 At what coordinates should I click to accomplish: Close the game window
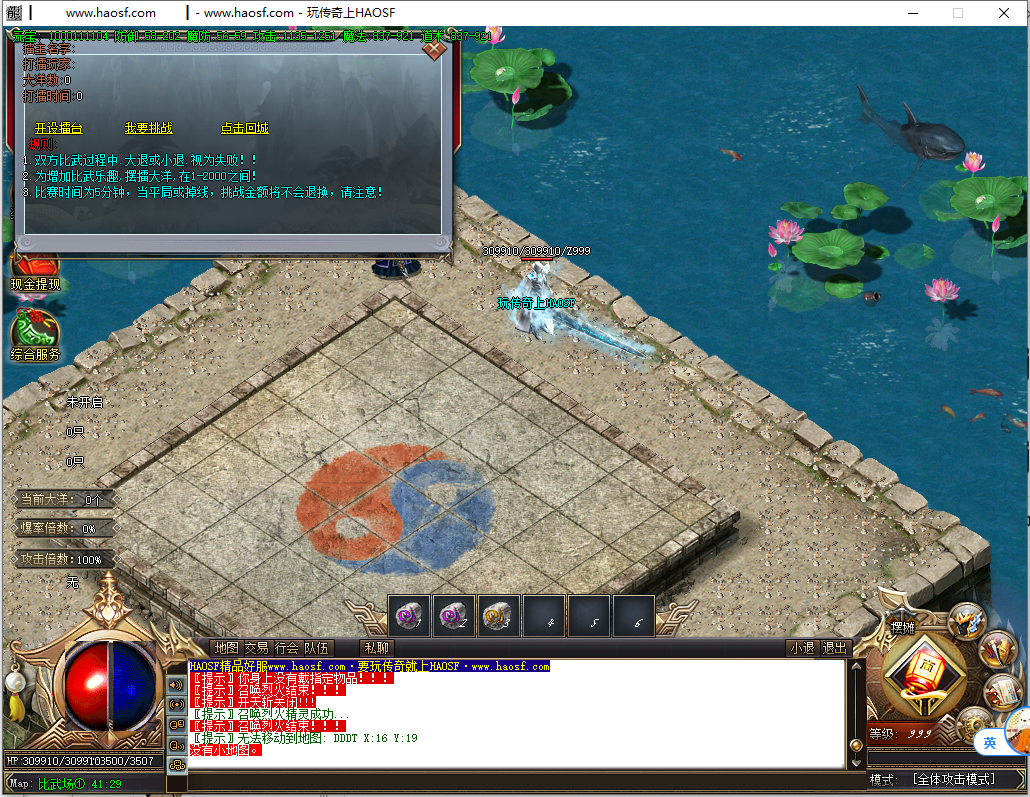[x=1004, y=13]
